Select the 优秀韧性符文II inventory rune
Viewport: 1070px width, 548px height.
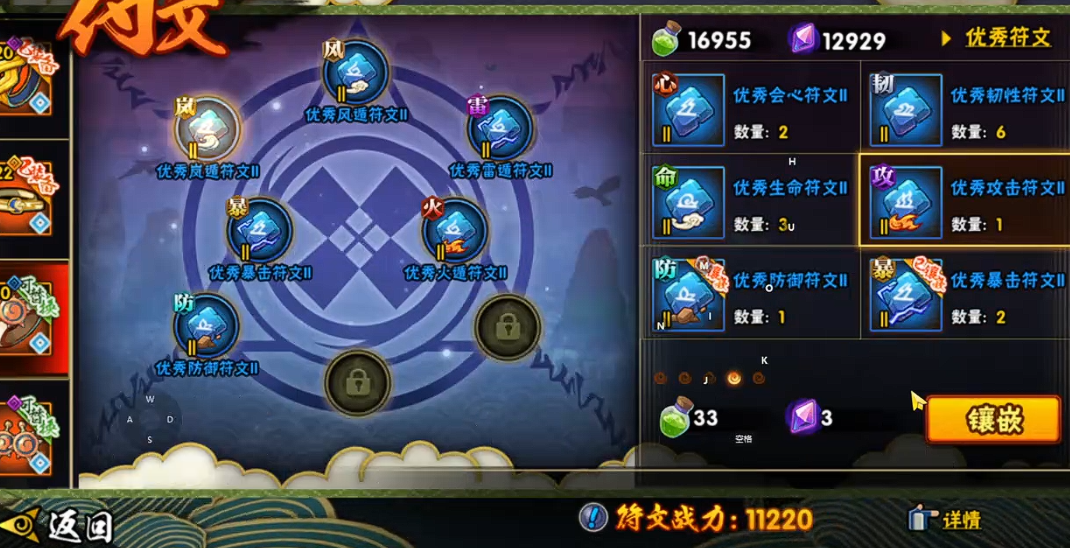pyautogui.click(x=905, y=110)
